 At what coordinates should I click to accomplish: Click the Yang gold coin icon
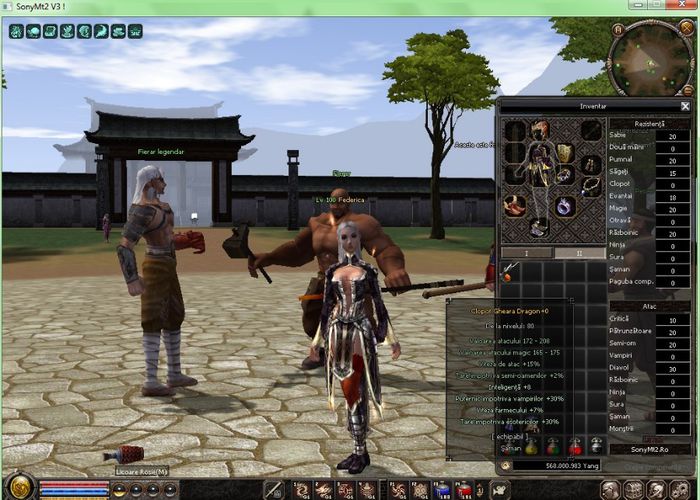tap(506, 464)
